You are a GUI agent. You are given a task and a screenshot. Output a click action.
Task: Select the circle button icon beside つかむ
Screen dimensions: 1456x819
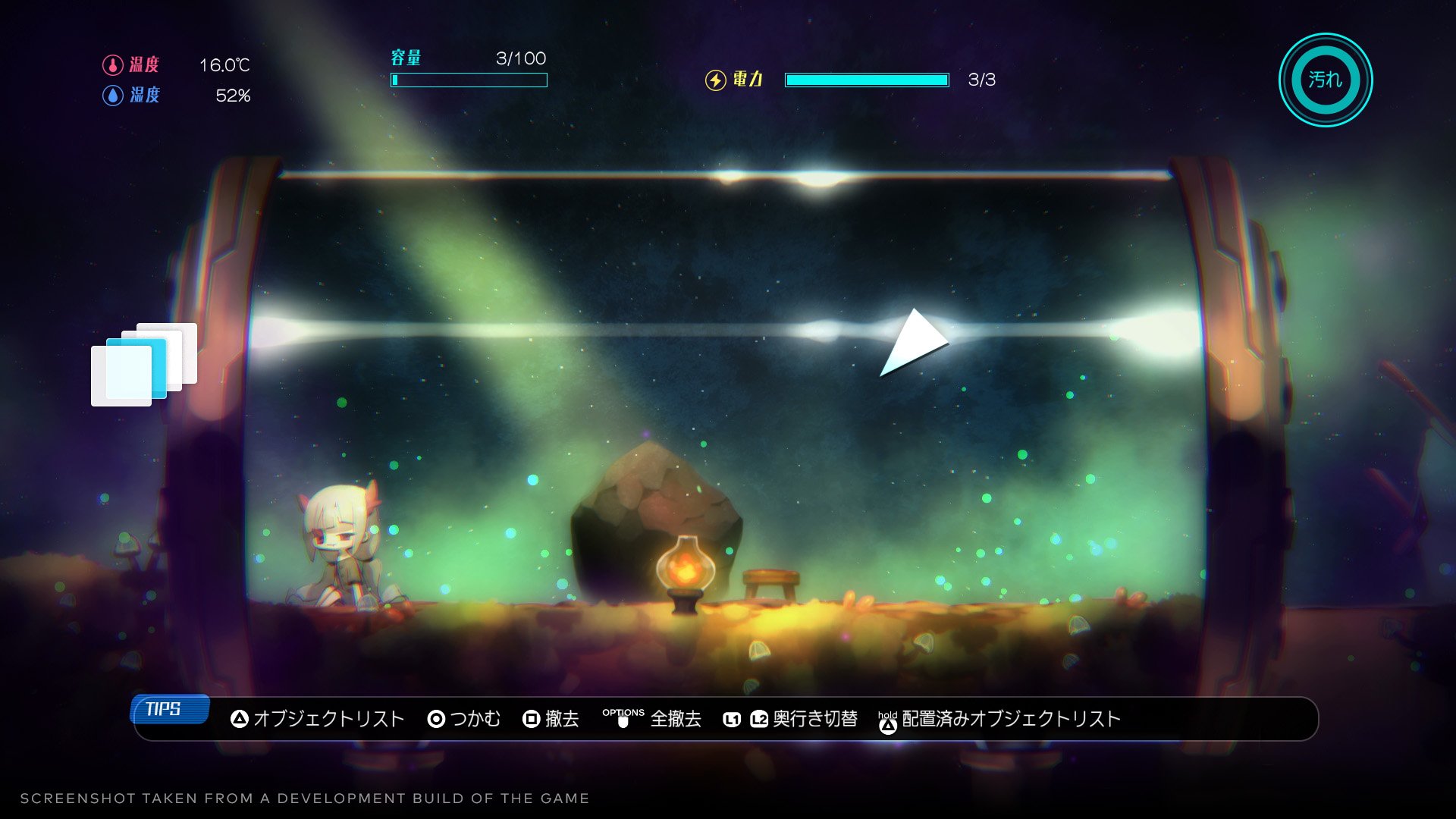[x=437, y=719]
